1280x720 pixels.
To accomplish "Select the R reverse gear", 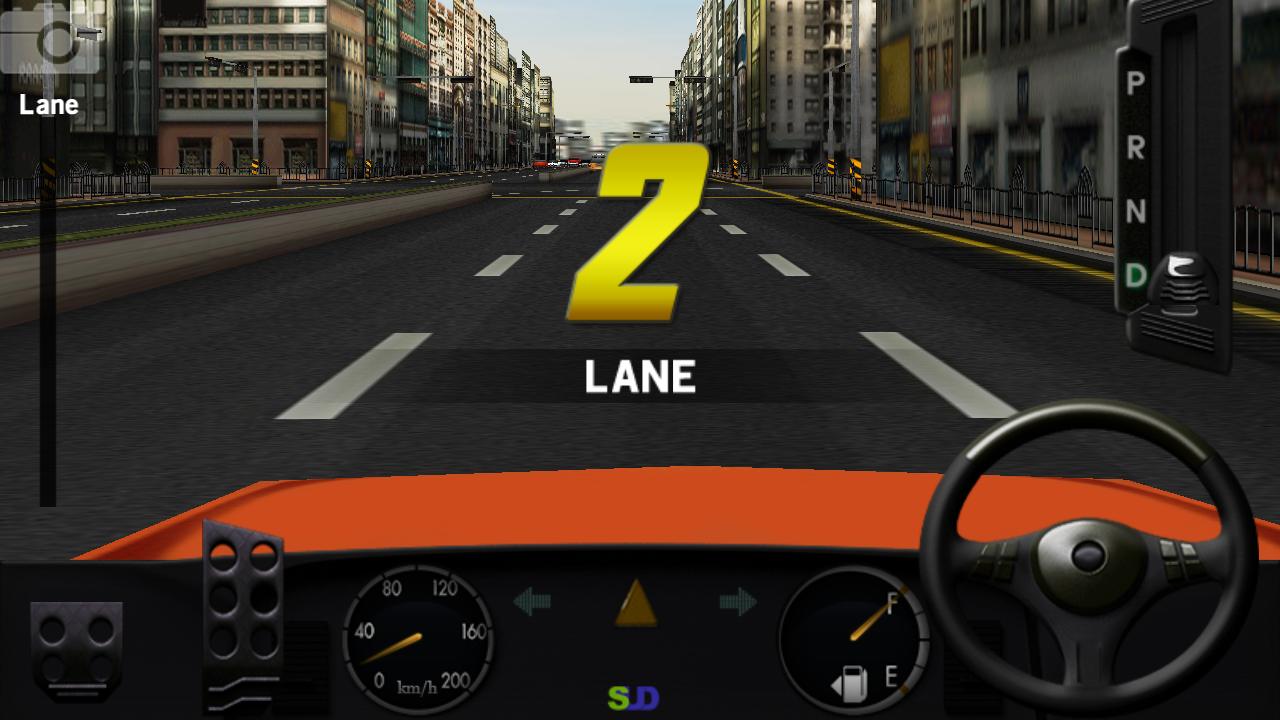I will (1135, 147).
